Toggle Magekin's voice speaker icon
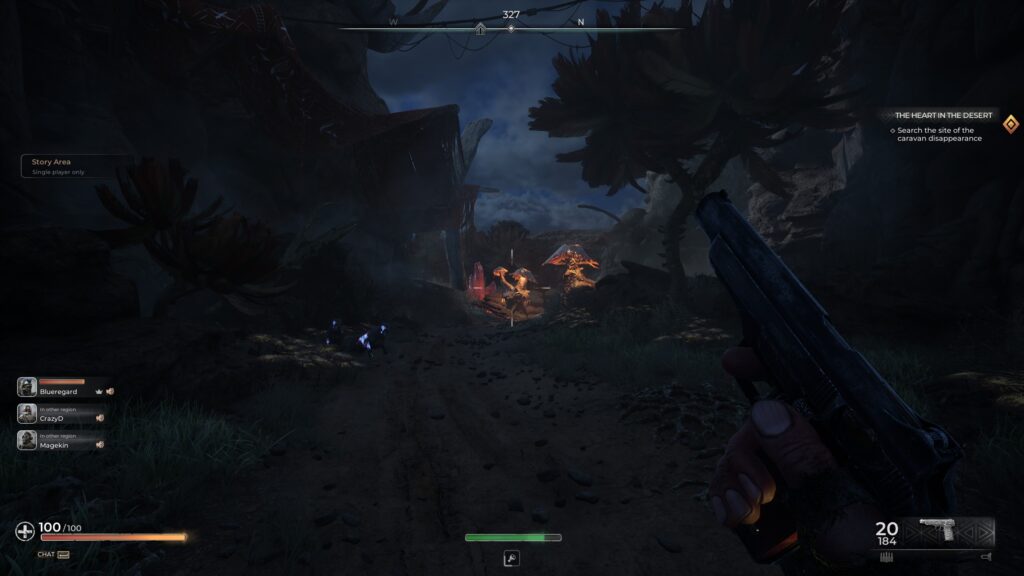 pos(100,444)
